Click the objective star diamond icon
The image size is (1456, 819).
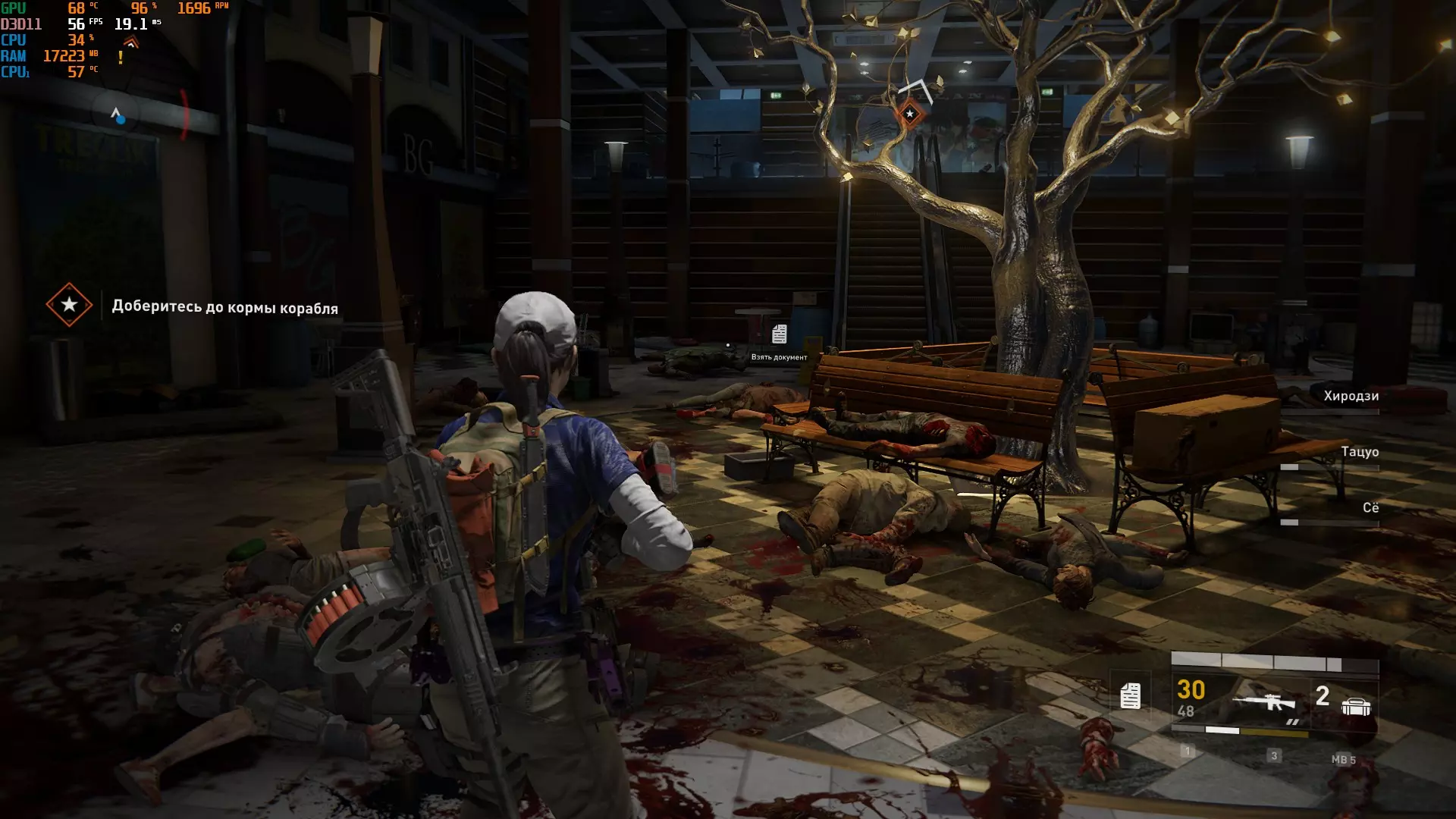[69, 305]
